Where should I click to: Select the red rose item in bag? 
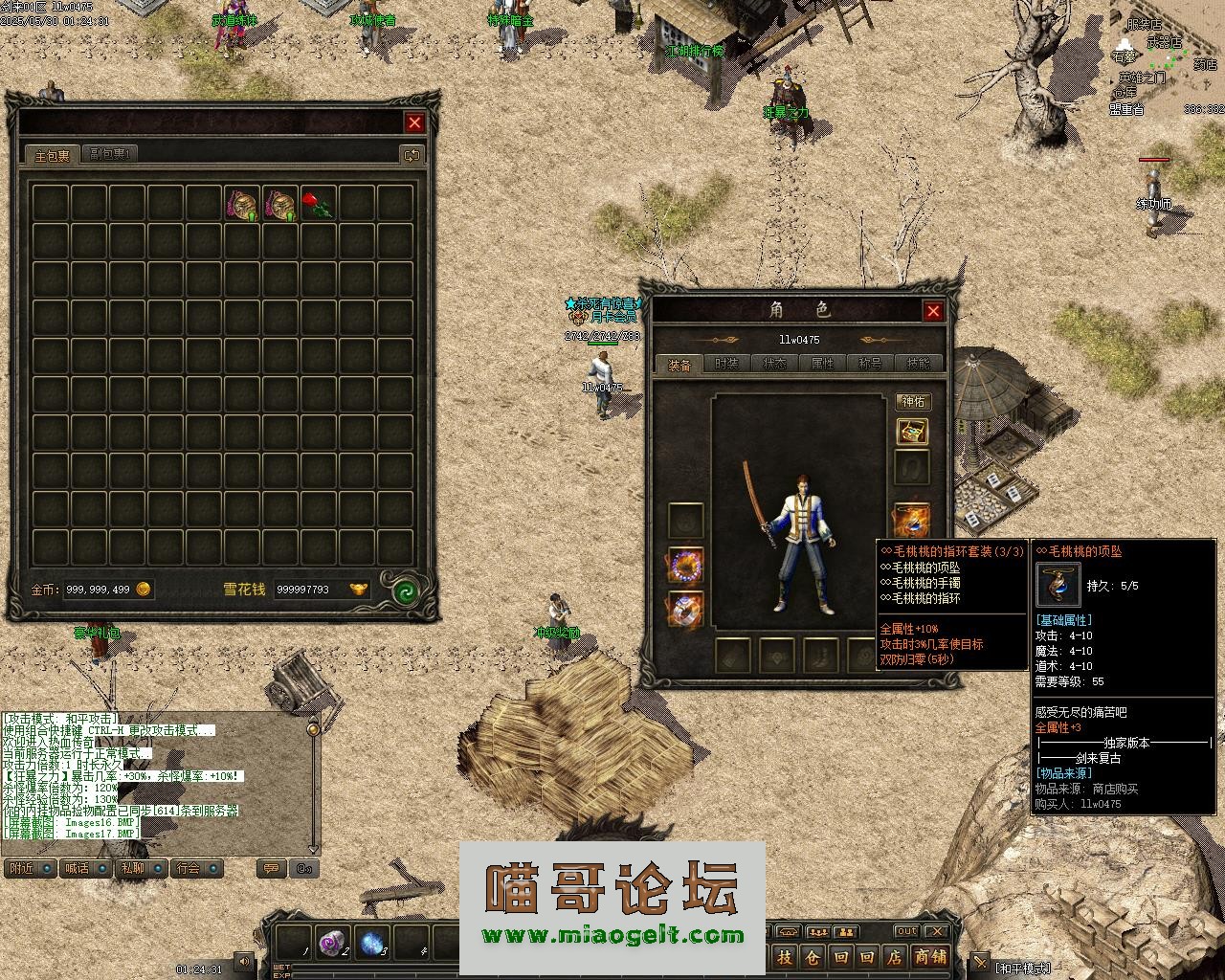click(x=318, y=204)
